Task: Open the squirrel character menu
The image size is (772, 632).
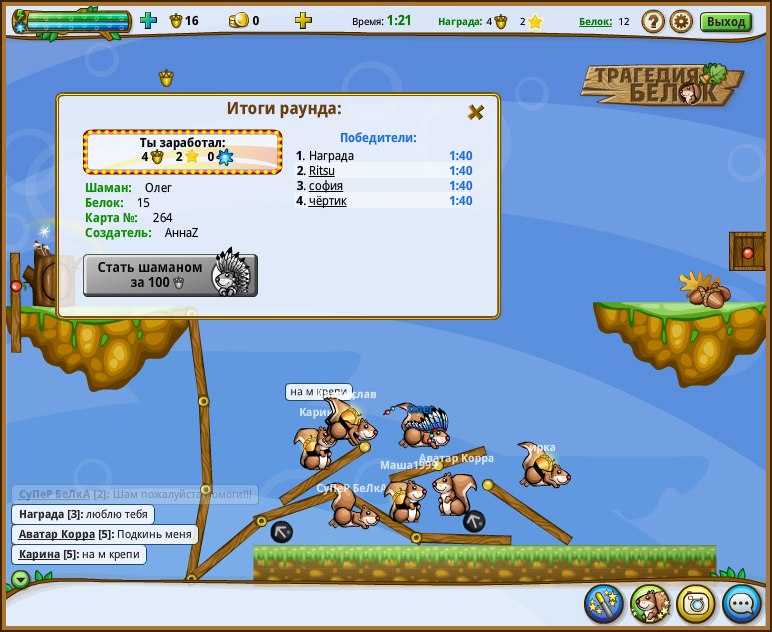Action: [649, 603]
